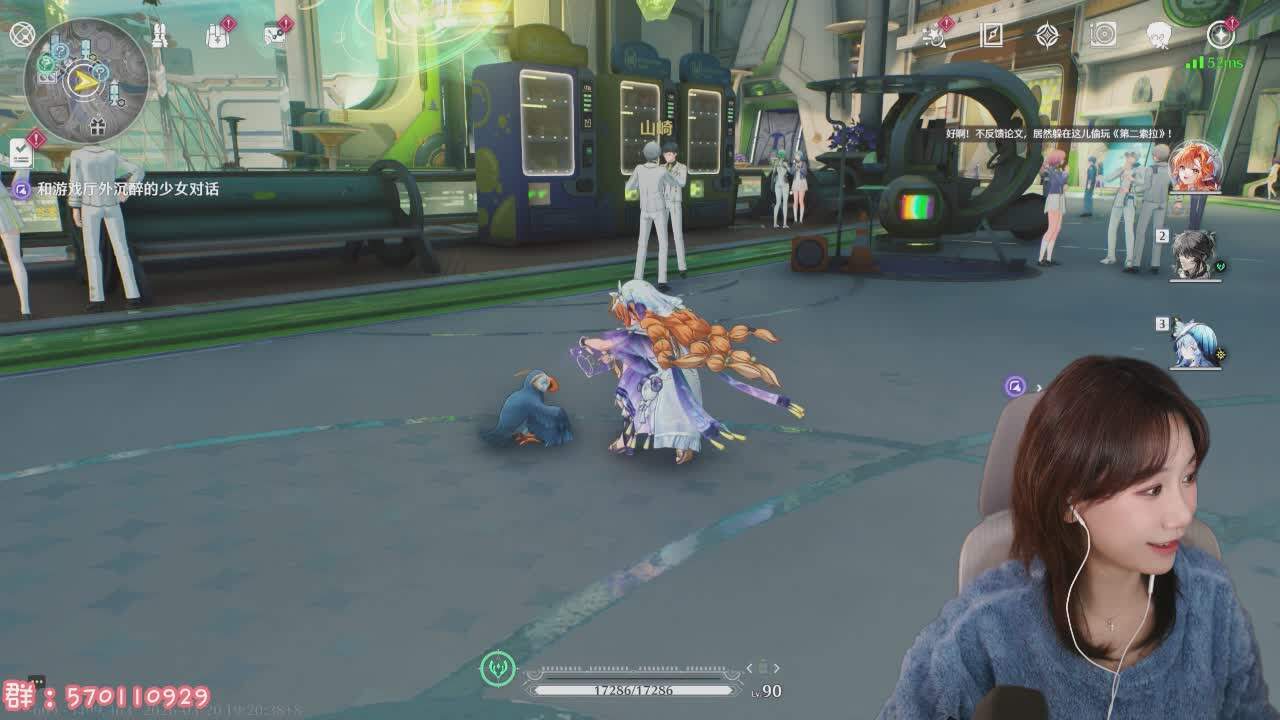Open the checklist icon below the minimap
The image size is (1280, 720).
[x=21, y=153]
